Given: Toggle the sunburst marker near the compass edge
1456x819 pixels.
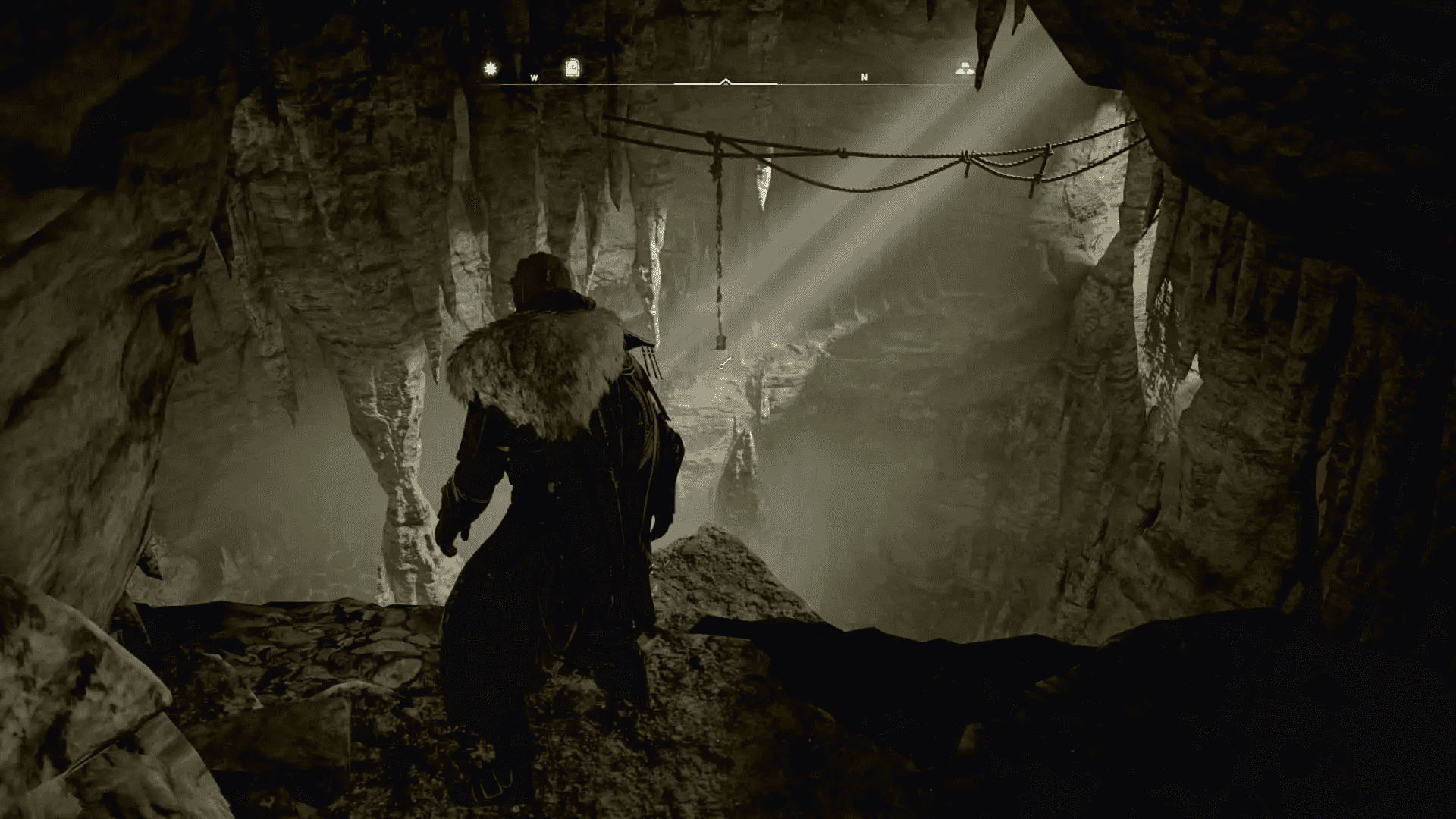Looking at the screenshot, I should tap(490, 68).
